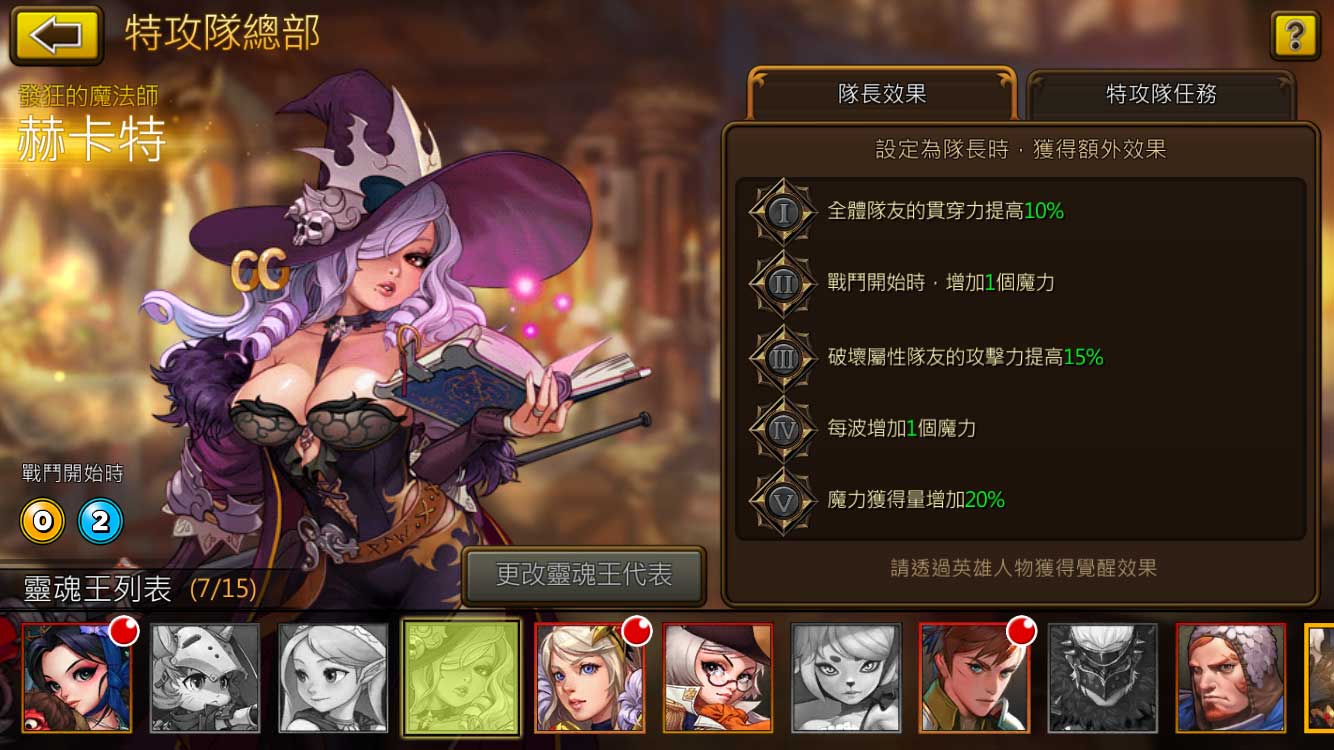Click the Tier I leader effect medal icon

pos(782,212)
